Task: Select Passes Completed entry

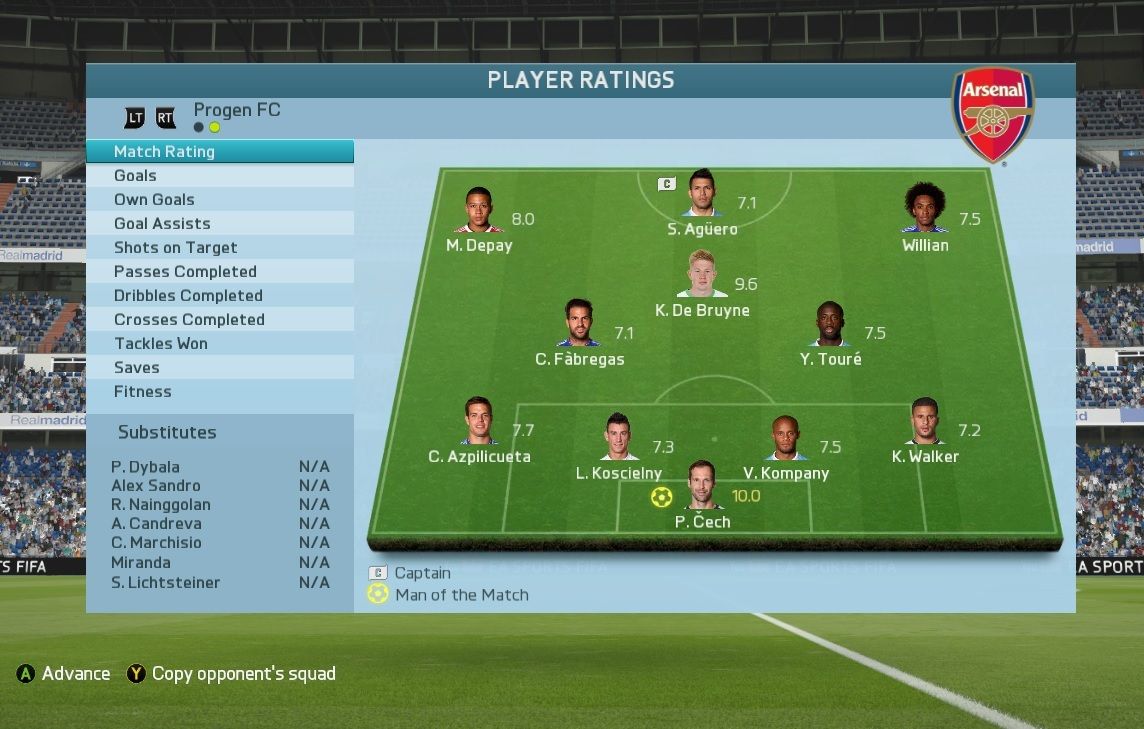Action: [220, 272]
